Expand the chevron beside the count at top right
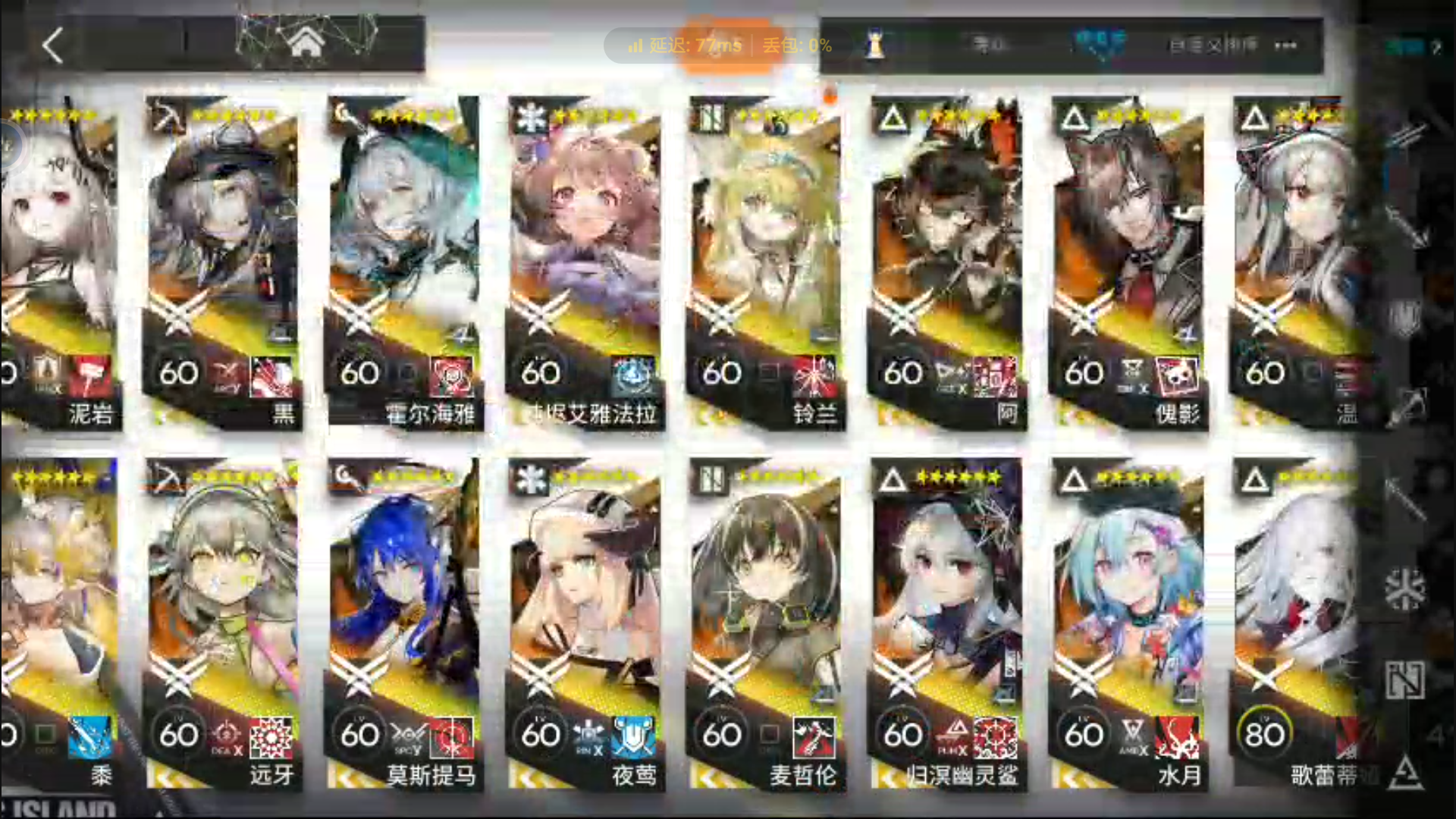This screenshot has height=819, width=1456. click(x=1436, y=47)
